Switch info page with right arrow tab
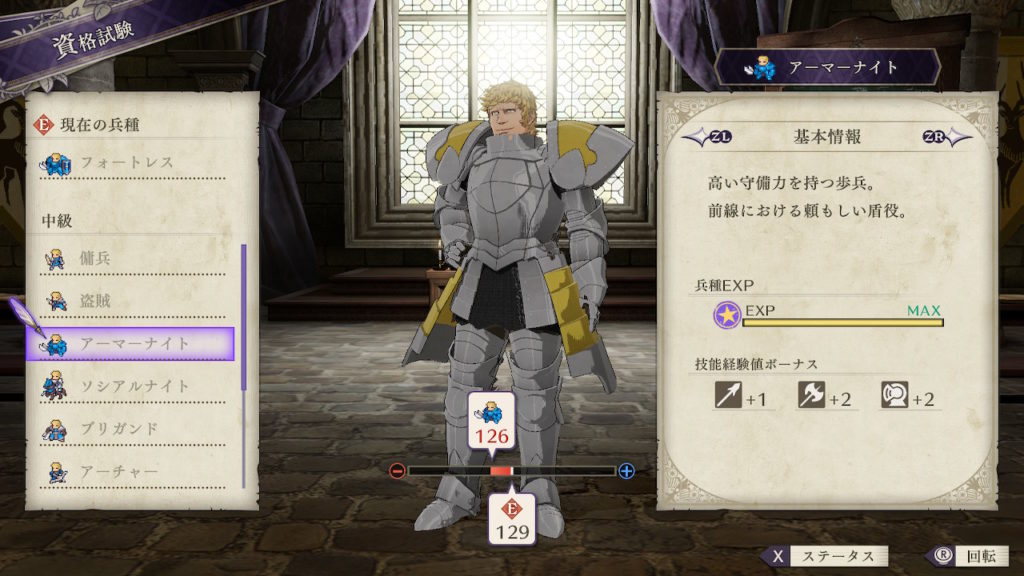 [945, 137]
